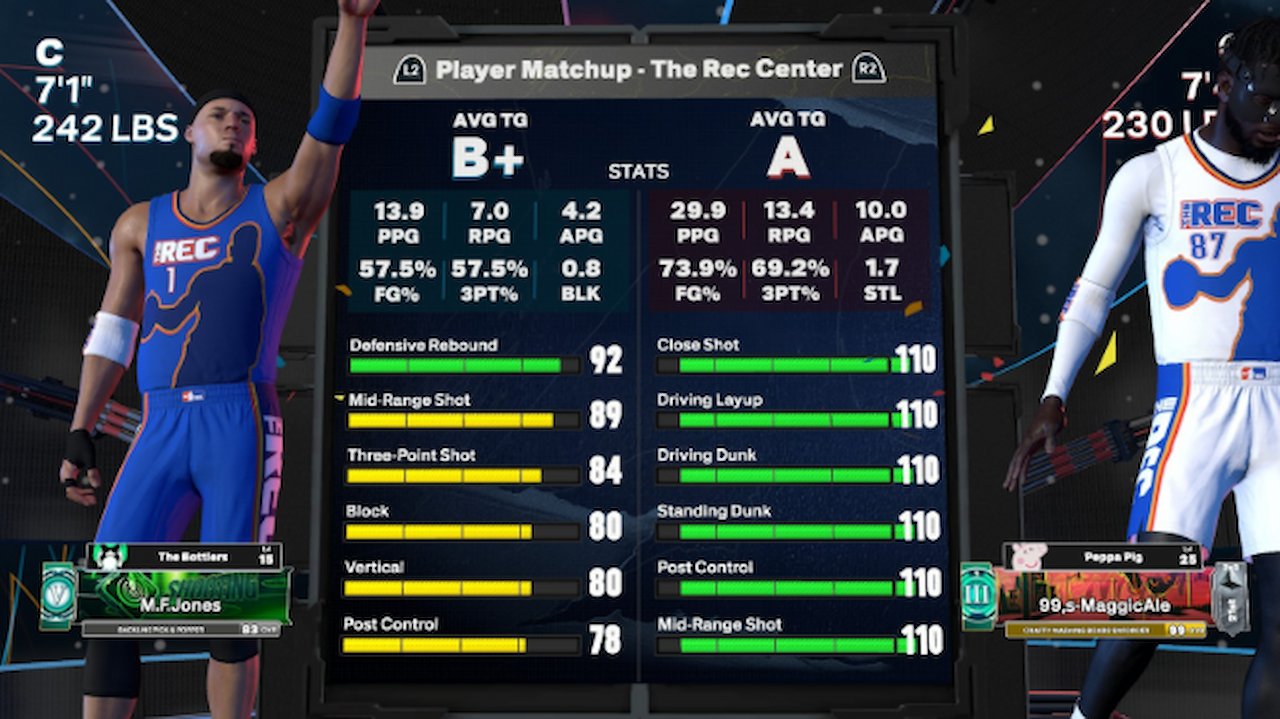The height and width of the screenshot is (719, 1280).
Task: Click the Player Matchup - The Rec Center header
Action: tap(639, 70)
